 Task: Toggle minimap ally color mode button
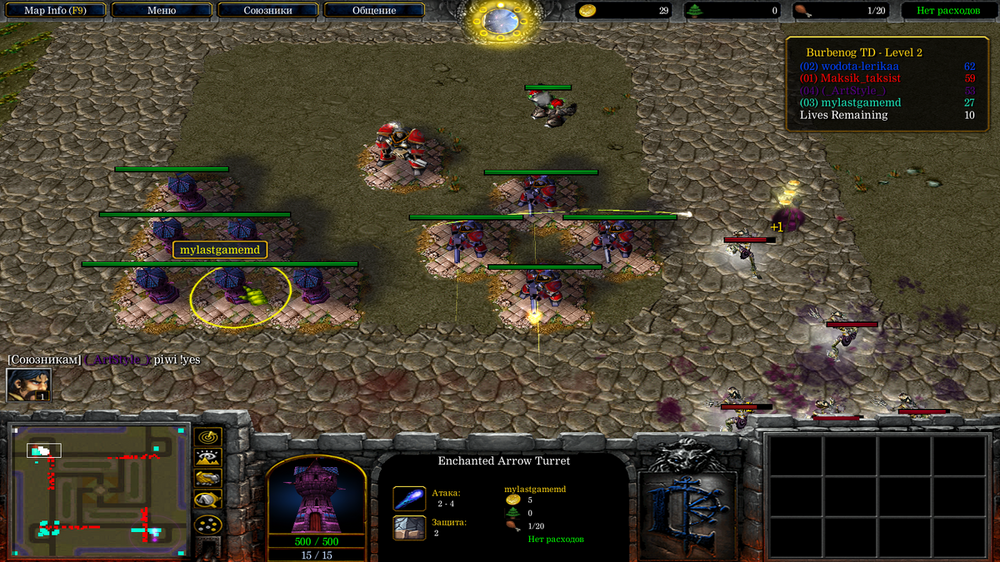pyautogui.click(x=208, y=480)
